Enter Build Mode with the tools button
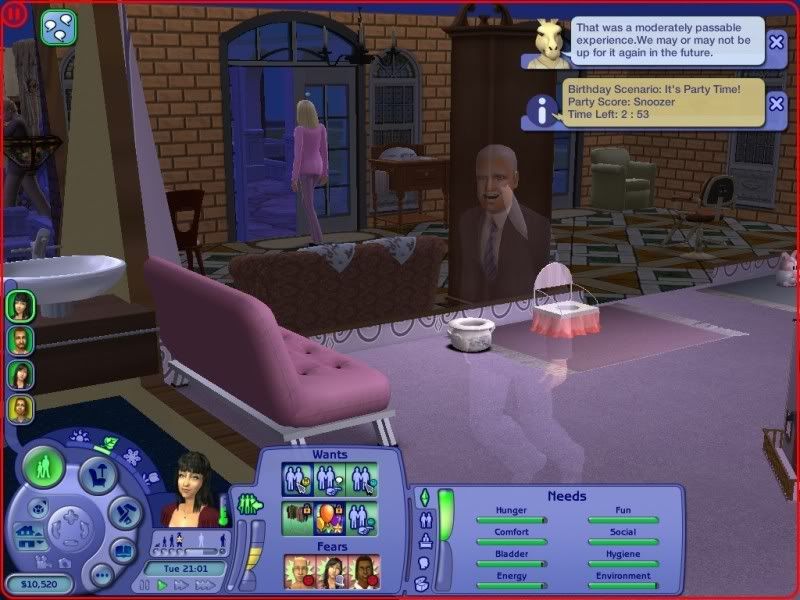 click(x=127, y=513)
